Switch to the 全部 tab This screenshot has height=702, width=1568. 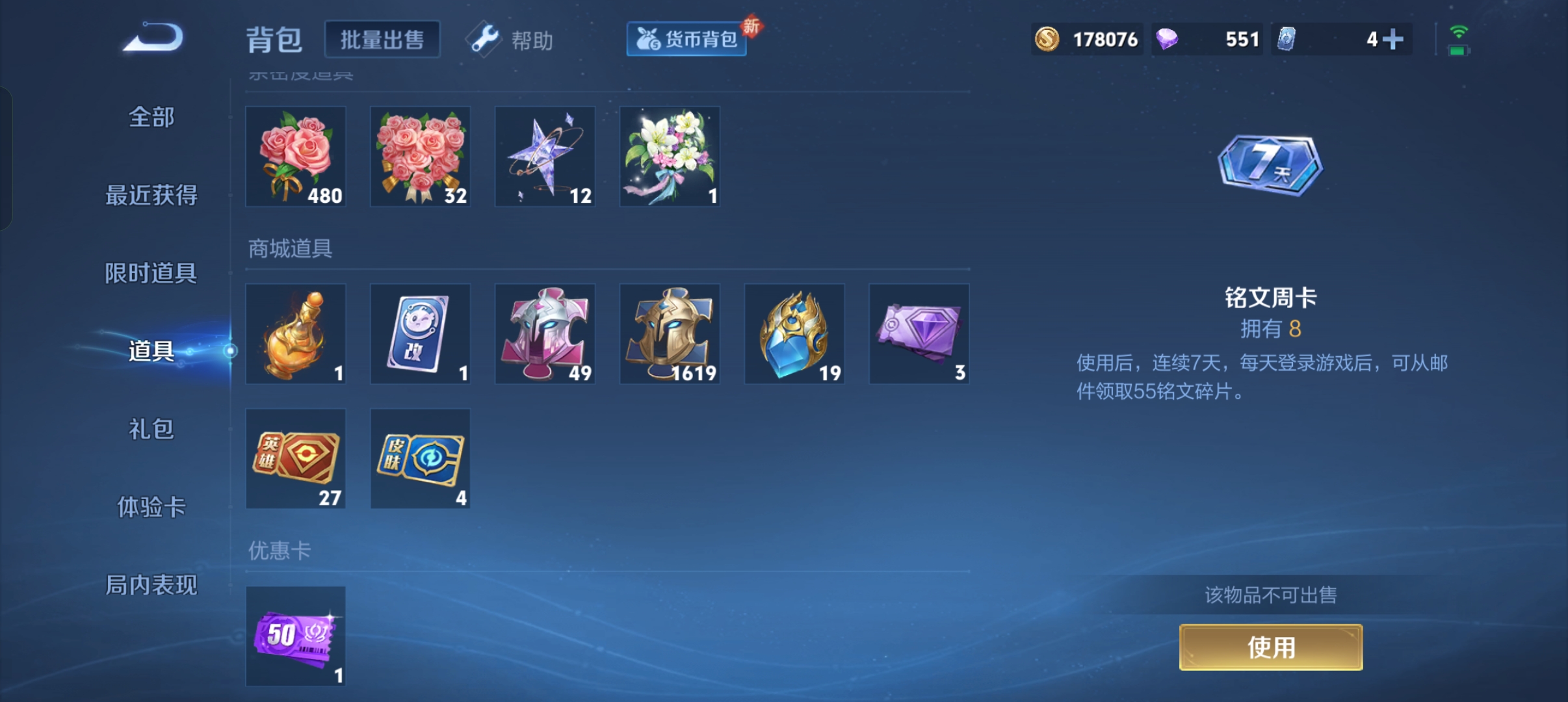(151, 118)
